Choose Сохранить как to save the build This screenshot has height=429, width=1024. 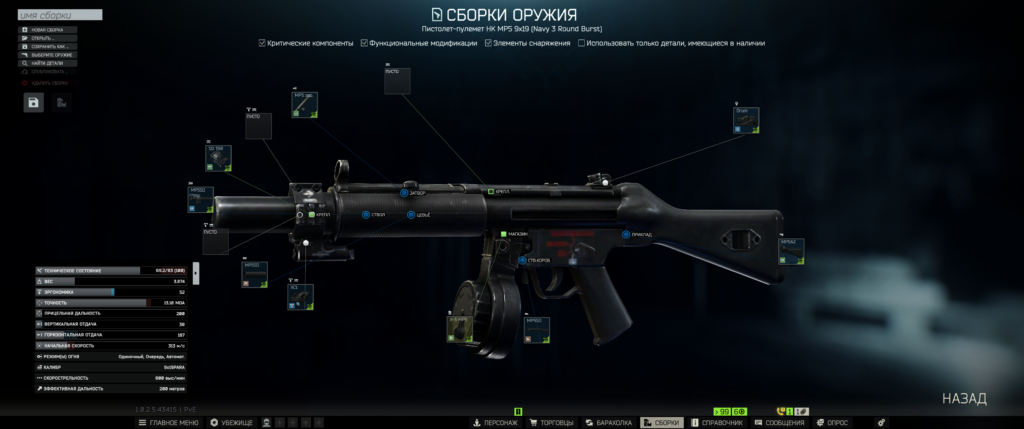(x=47, y=46)
